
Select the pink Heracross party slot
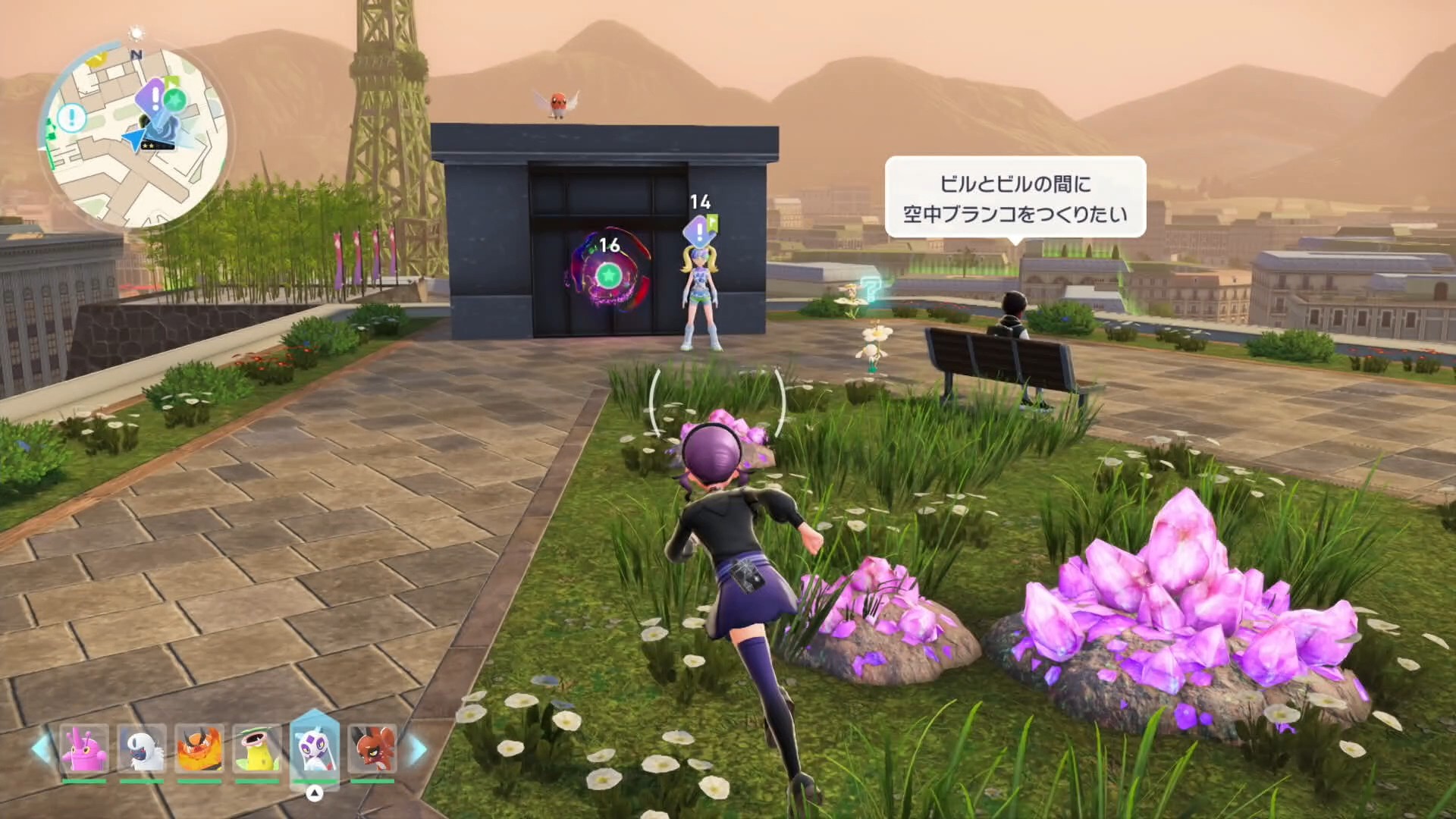pos(83,748)
